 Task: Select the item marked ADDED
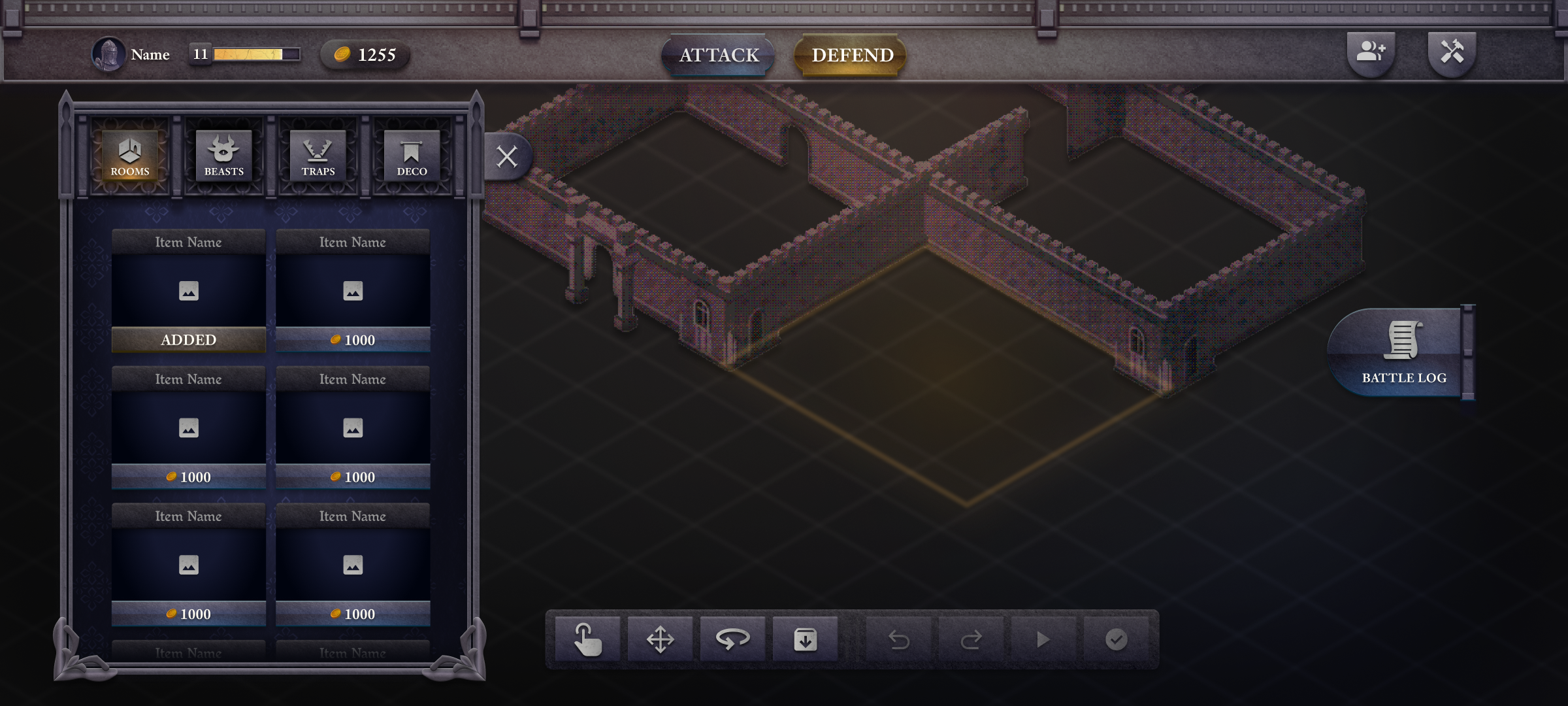click(188, 291)
